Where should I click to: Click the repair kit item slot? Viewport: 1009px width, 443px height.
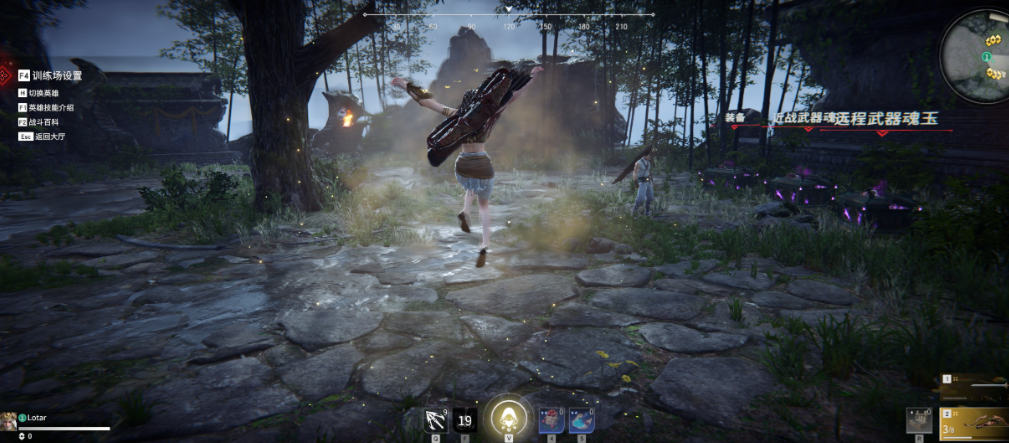(918, 421)
